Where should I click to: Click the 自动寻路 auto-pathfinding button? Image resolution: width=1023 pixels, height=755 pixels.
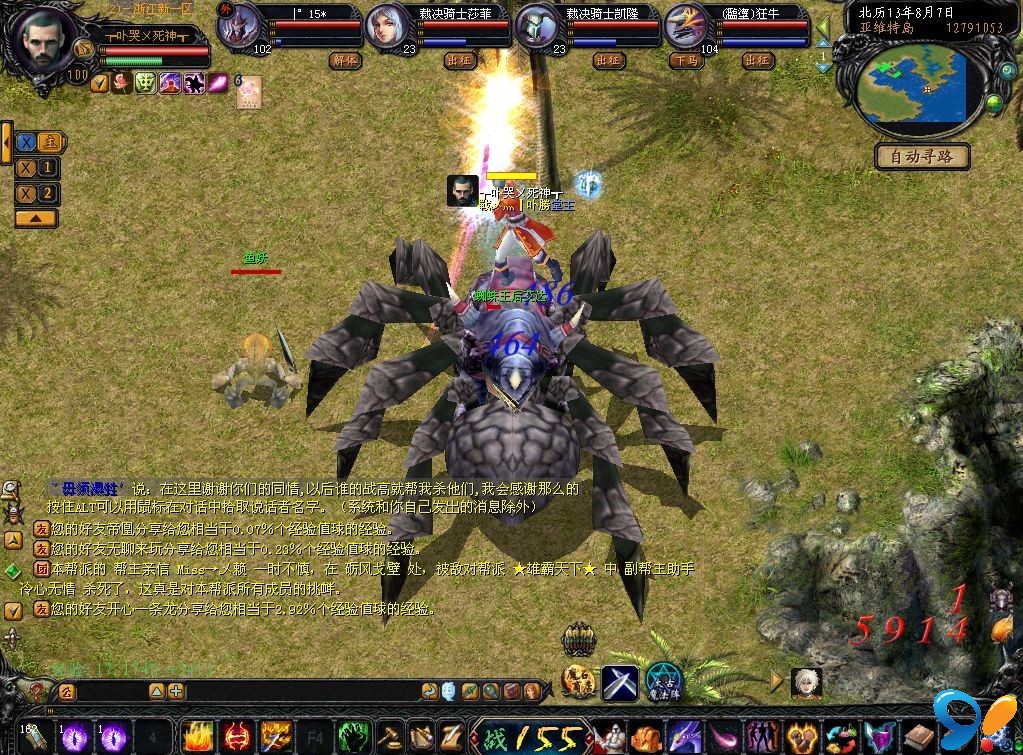click(x=924, y=157)
